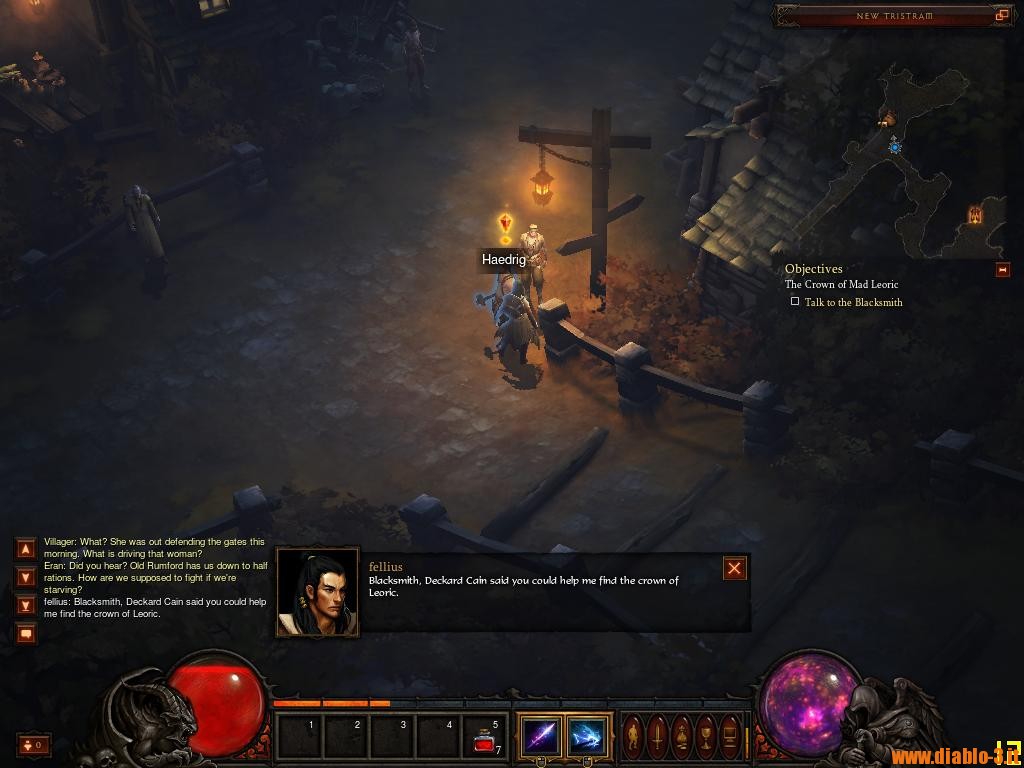Use the red health potion slot
Screen dimensions: 1024x768
(486, 738)
